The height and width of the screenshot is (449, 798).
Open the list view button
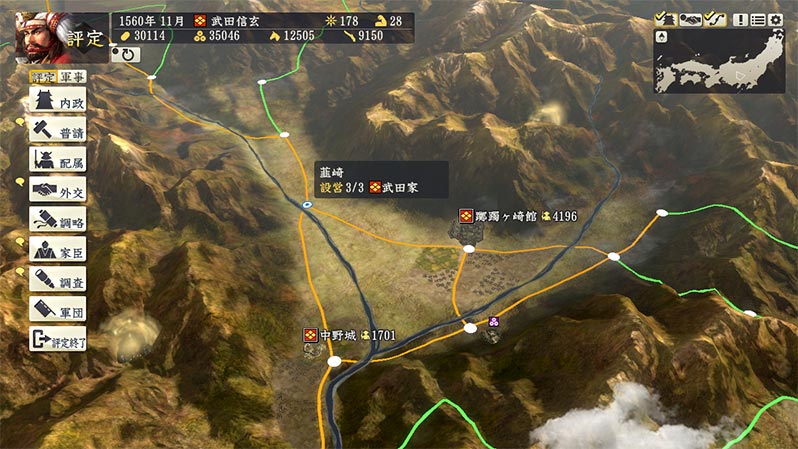point(758,20)
